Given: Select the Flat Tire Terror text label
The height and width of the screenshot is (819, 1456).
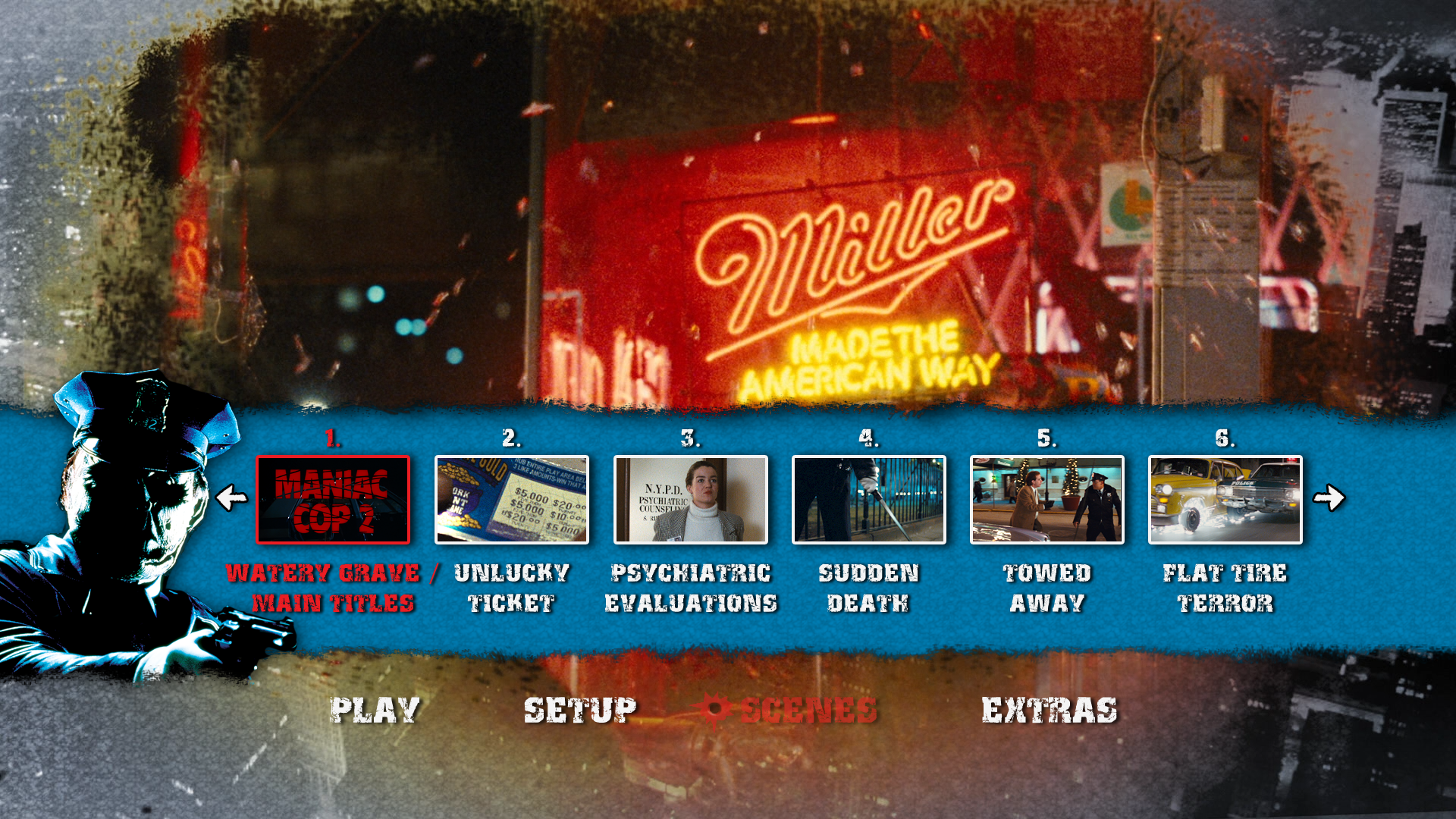Looking at the screenshot, I should [1227, 588].
